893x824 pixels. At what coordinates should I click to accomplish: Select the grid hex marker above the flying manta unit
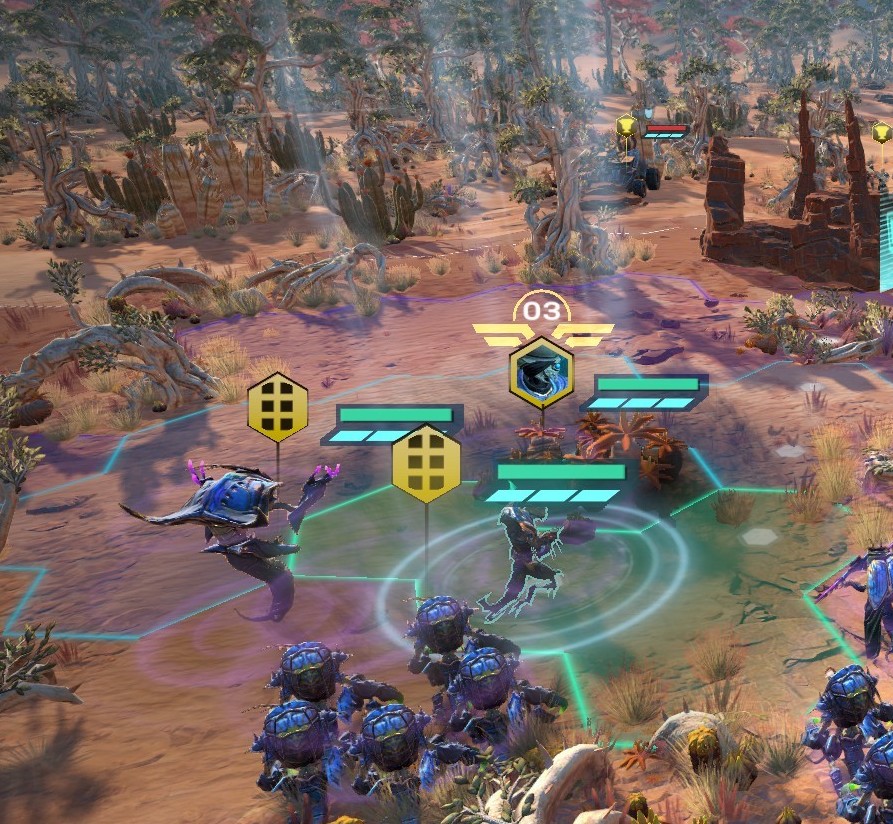point(277,406)
